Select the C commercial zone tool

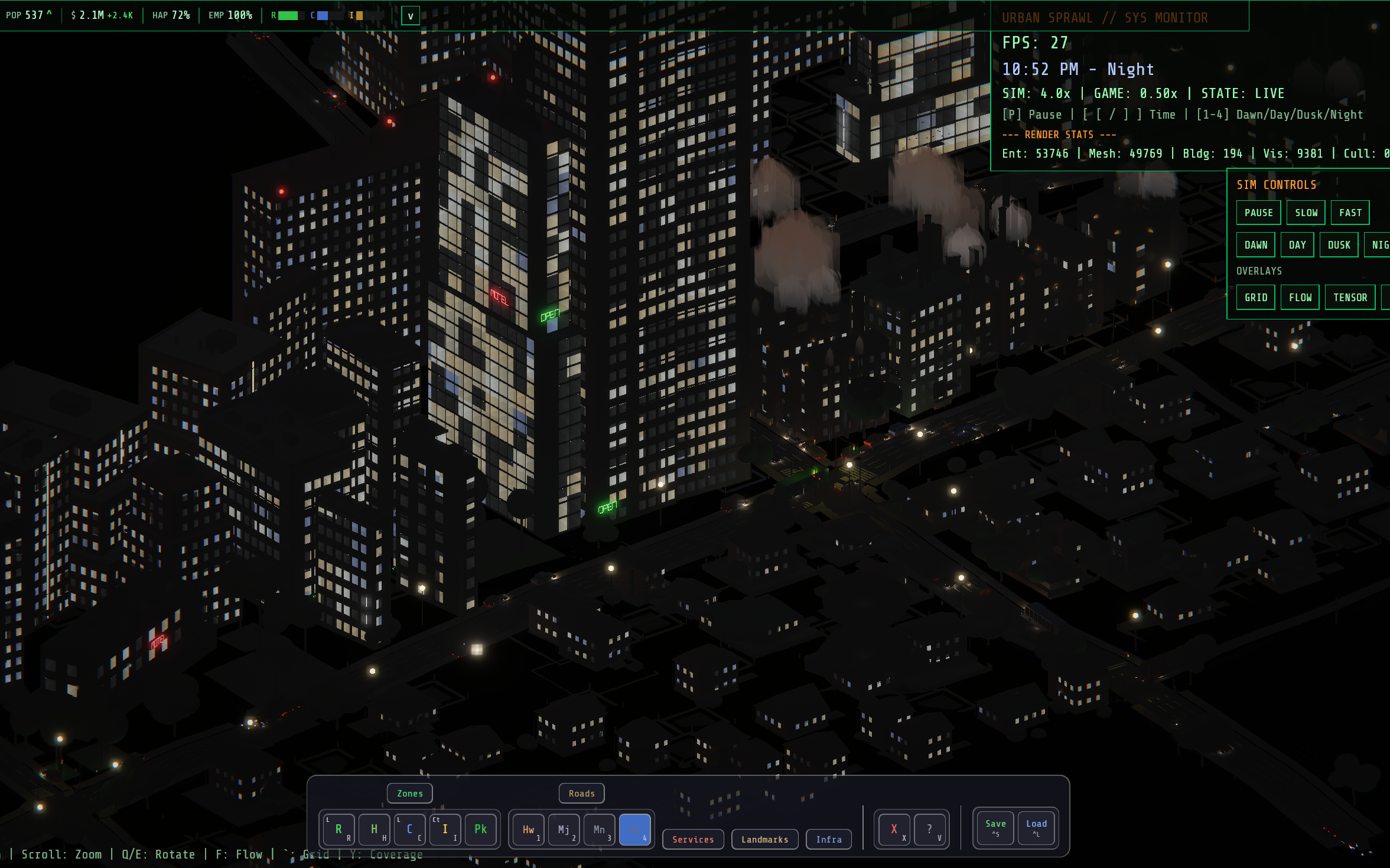[x=409, y=828]
